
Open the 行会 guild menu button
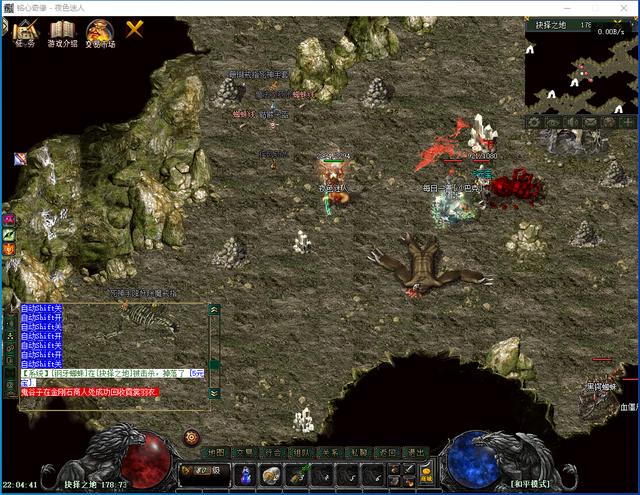273,452
